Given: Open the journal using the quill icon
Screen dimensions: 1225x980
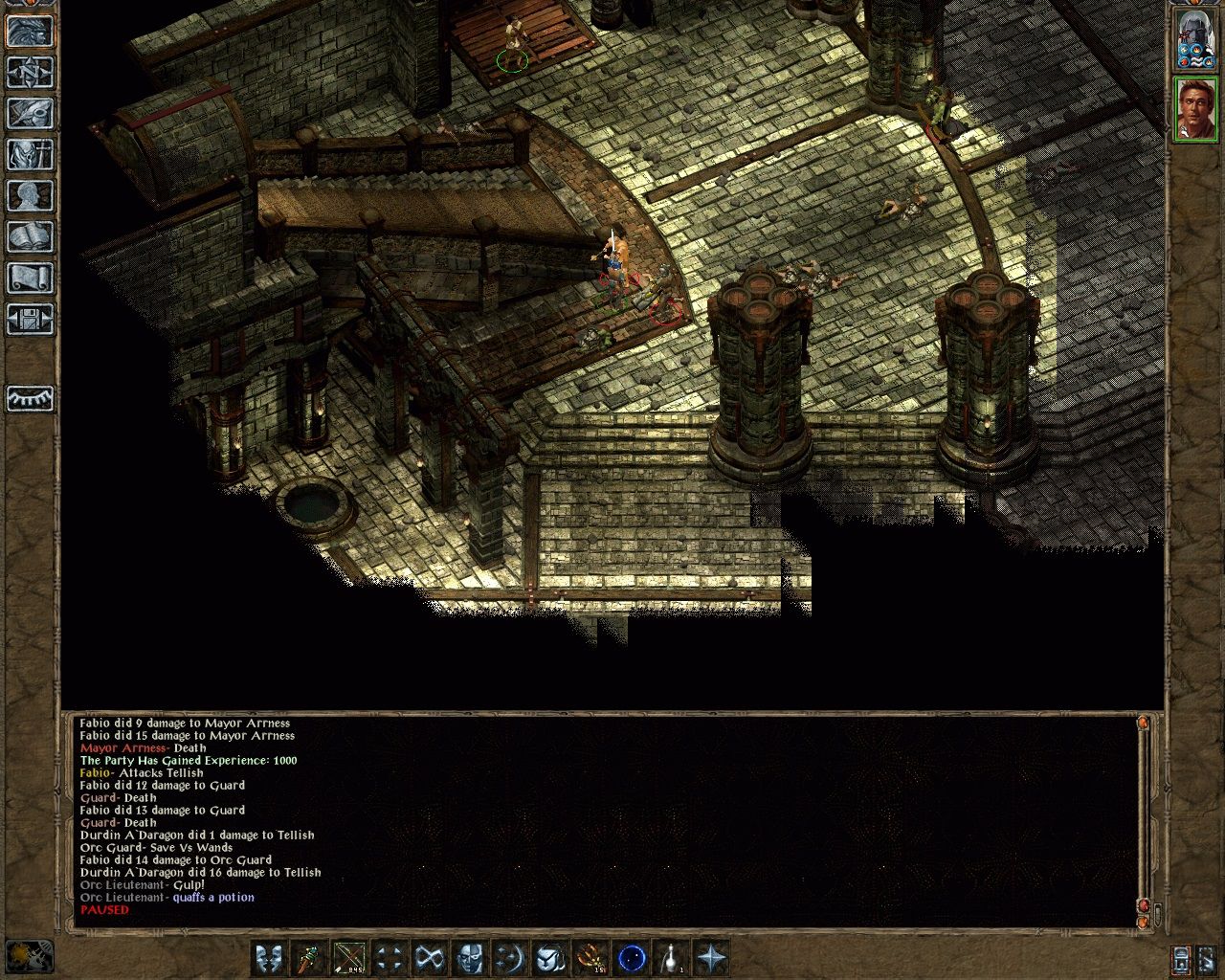Looking at the screenshot, I should [x=29, y=112].
